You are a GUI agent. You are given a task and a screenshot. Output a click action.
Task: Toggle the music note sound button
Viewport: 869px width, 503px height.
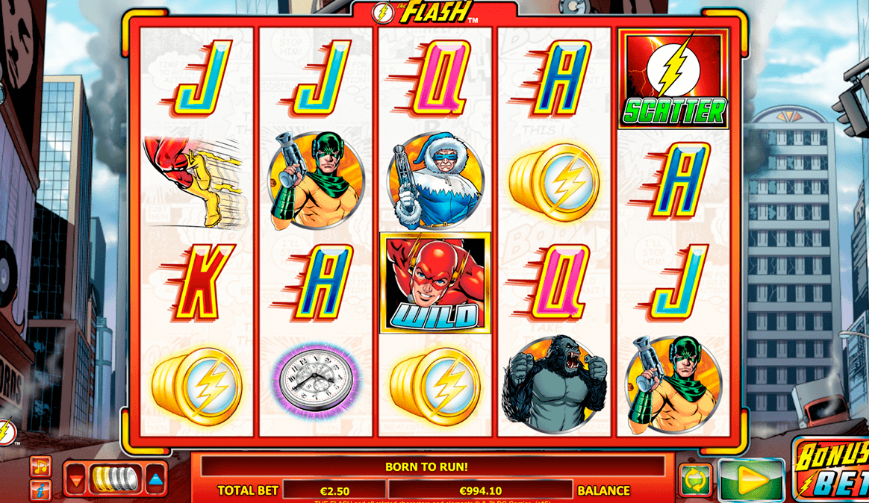(40, 466)
